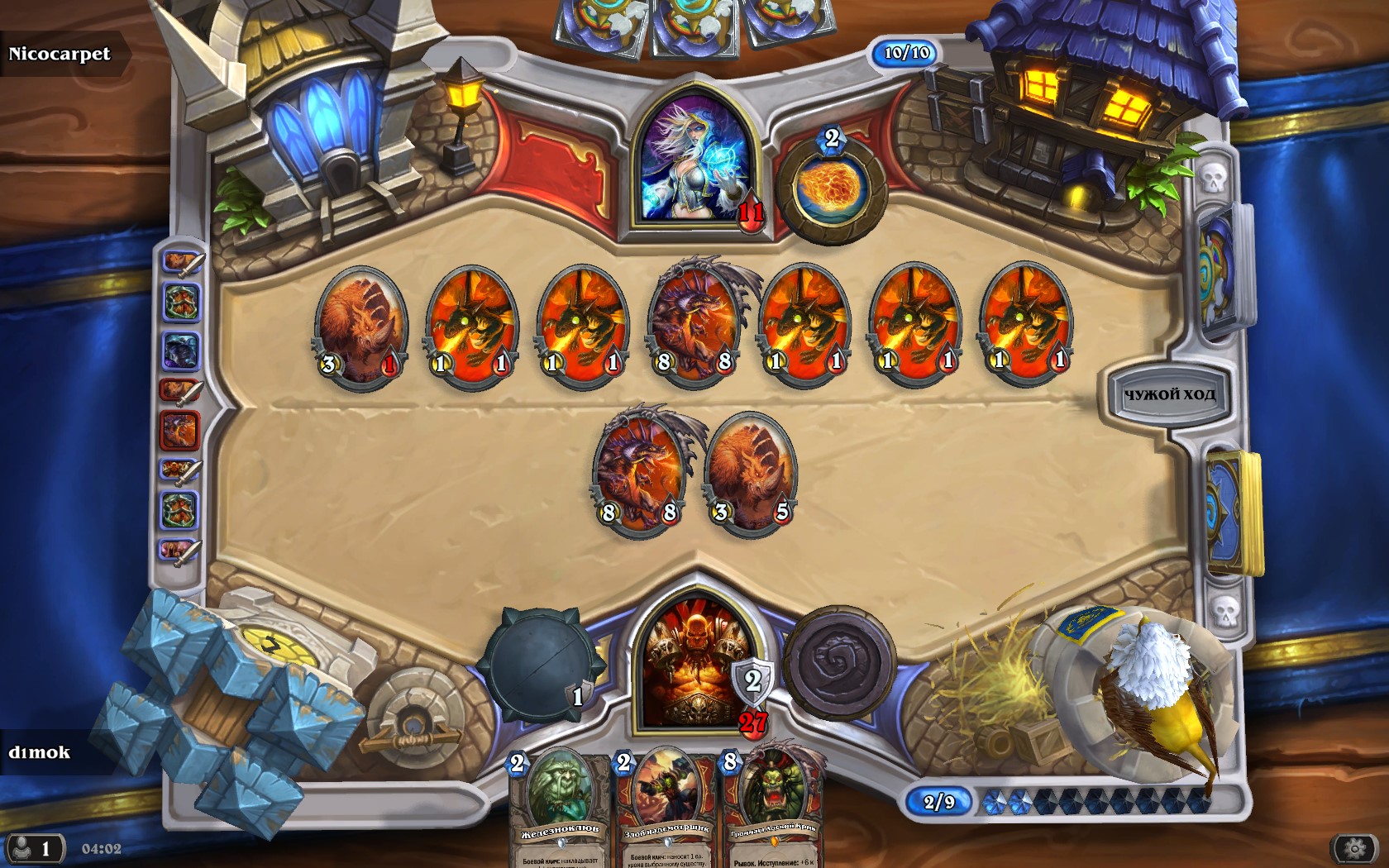Click your used warrior hero power
Viewport: 1389px width, 868px height.
click(839, 663)
